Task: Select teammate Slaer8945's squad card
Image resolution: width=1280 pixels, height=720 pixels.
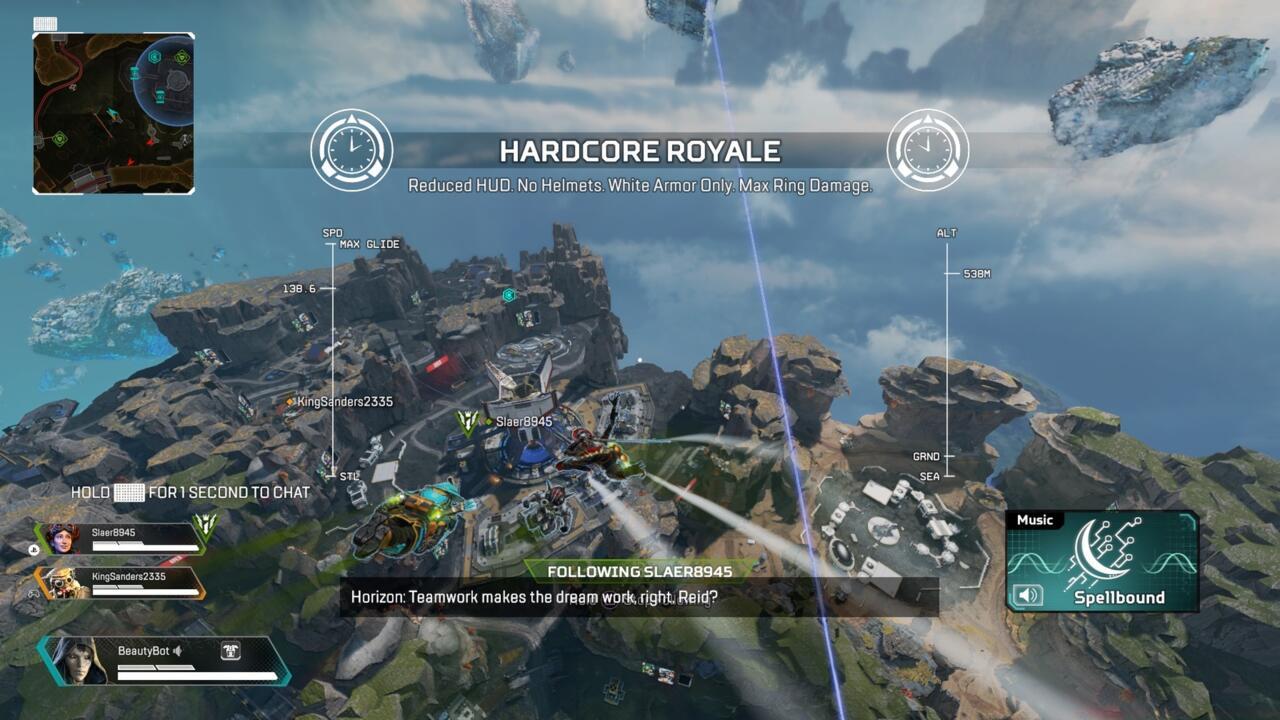Action: coord(118,538)
